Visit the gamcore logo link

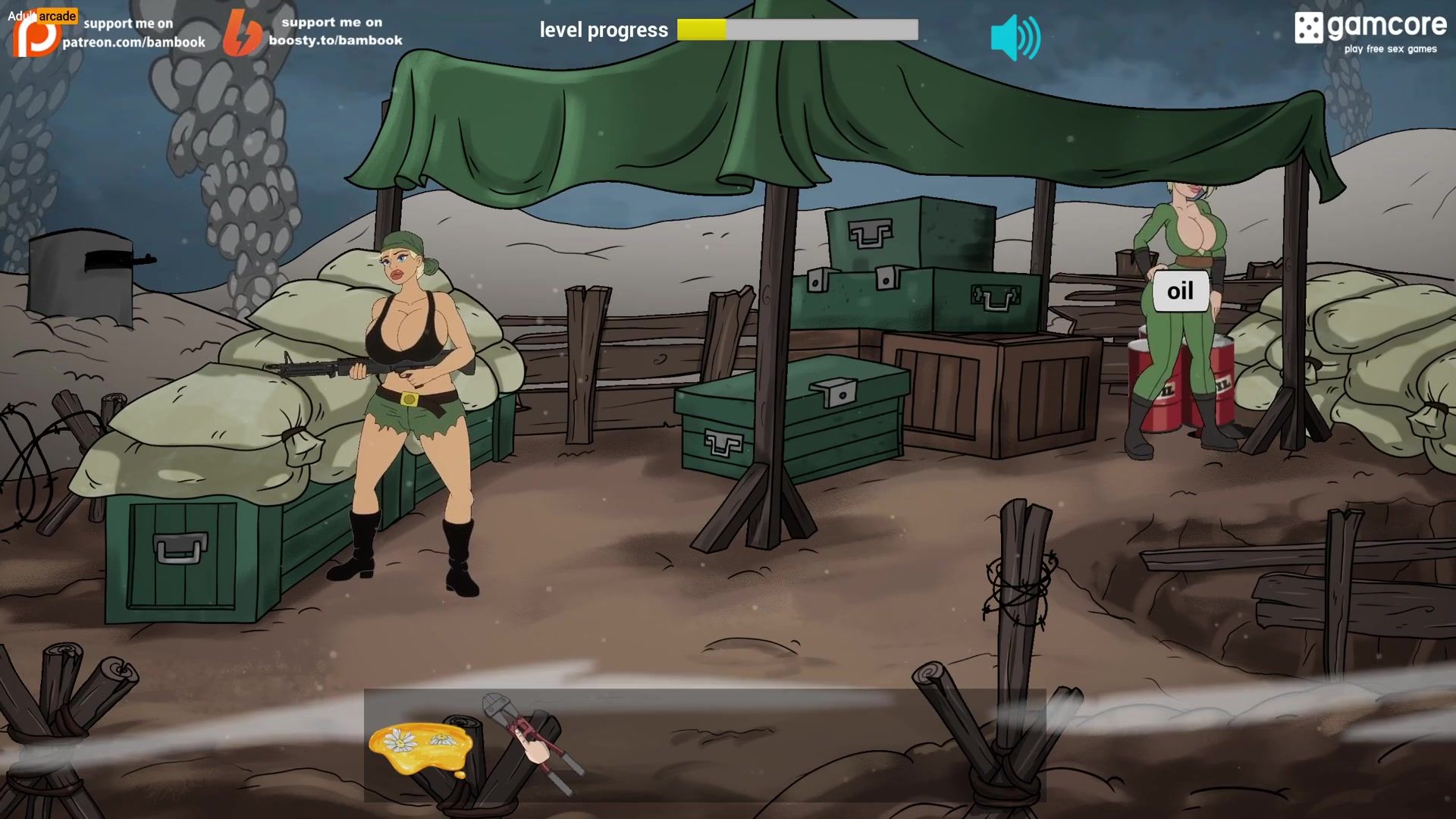tap(1370, 32)
